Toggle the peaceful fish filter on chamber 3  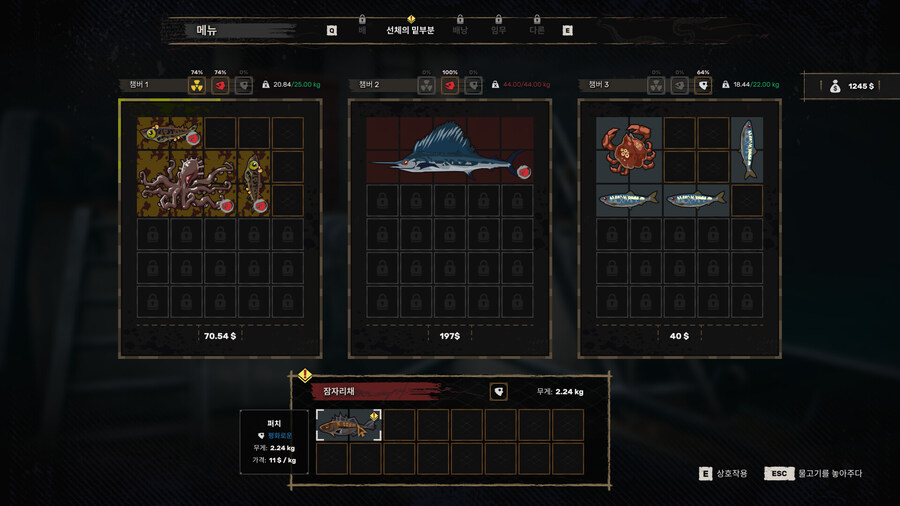(704, 86)
